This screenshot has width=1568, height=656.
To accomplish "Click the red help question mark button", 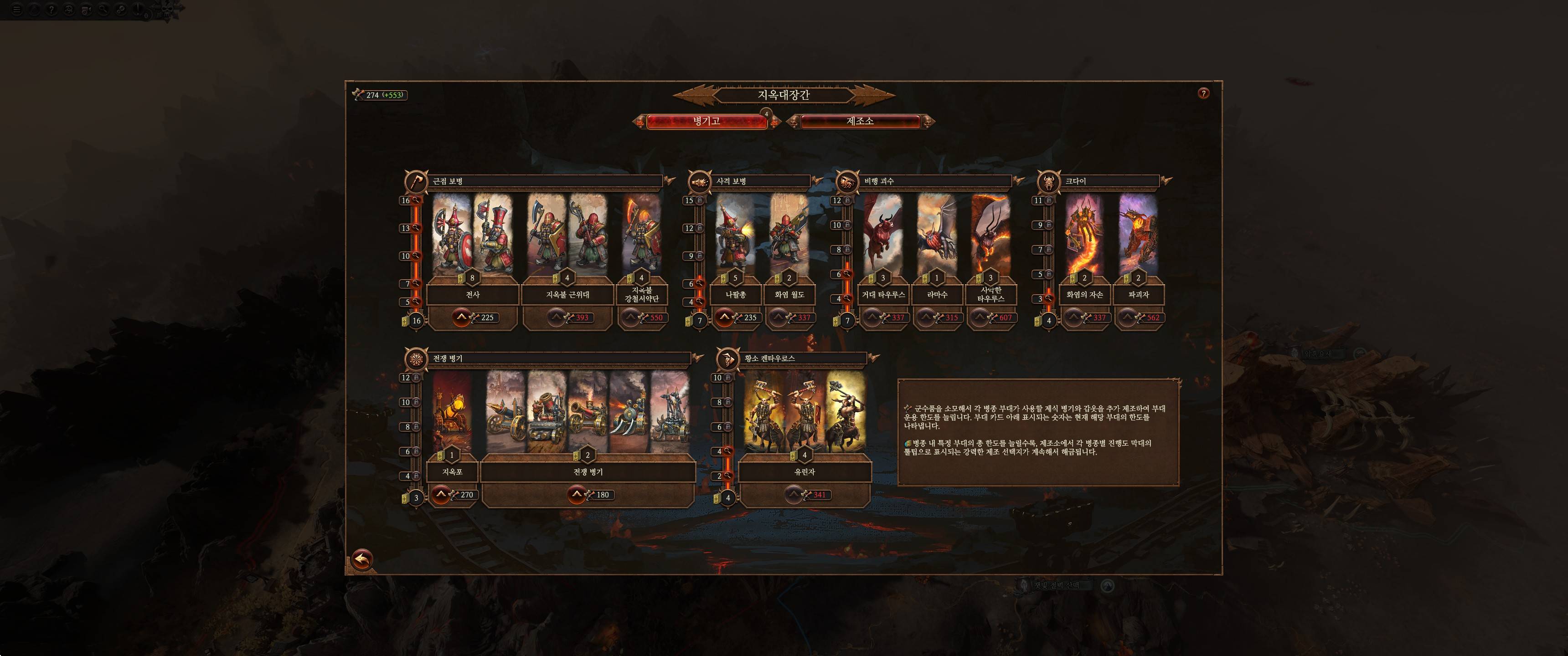I will 1203,93.
